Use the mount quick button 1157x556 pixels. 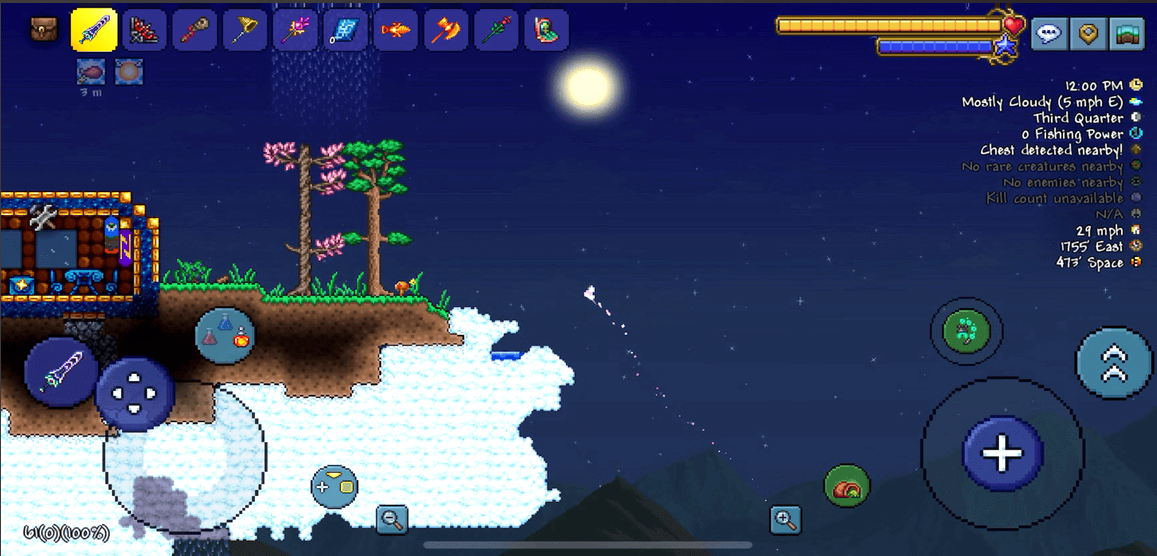click(846, 487)
